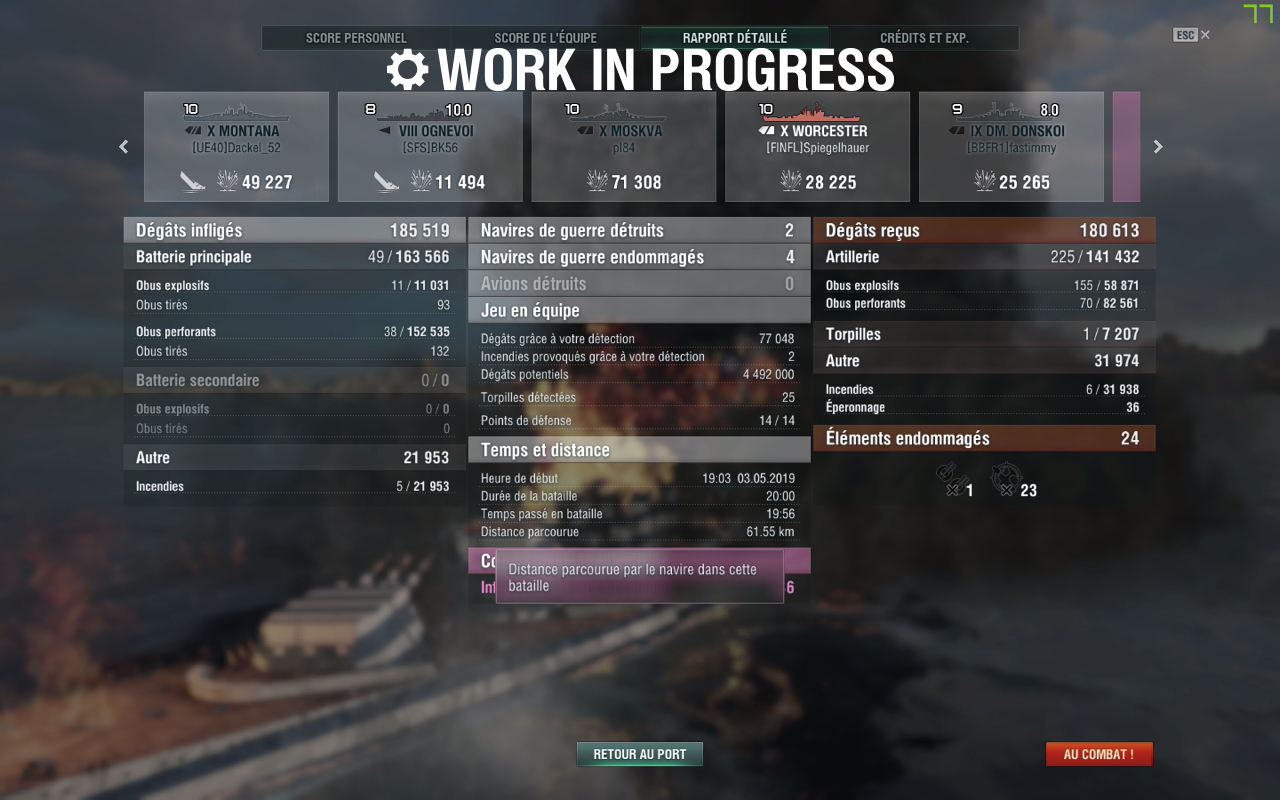The height and width of the screenshot is (800, 1280).
Task: Switch to the Score Personnel tab
Action: 356,38
